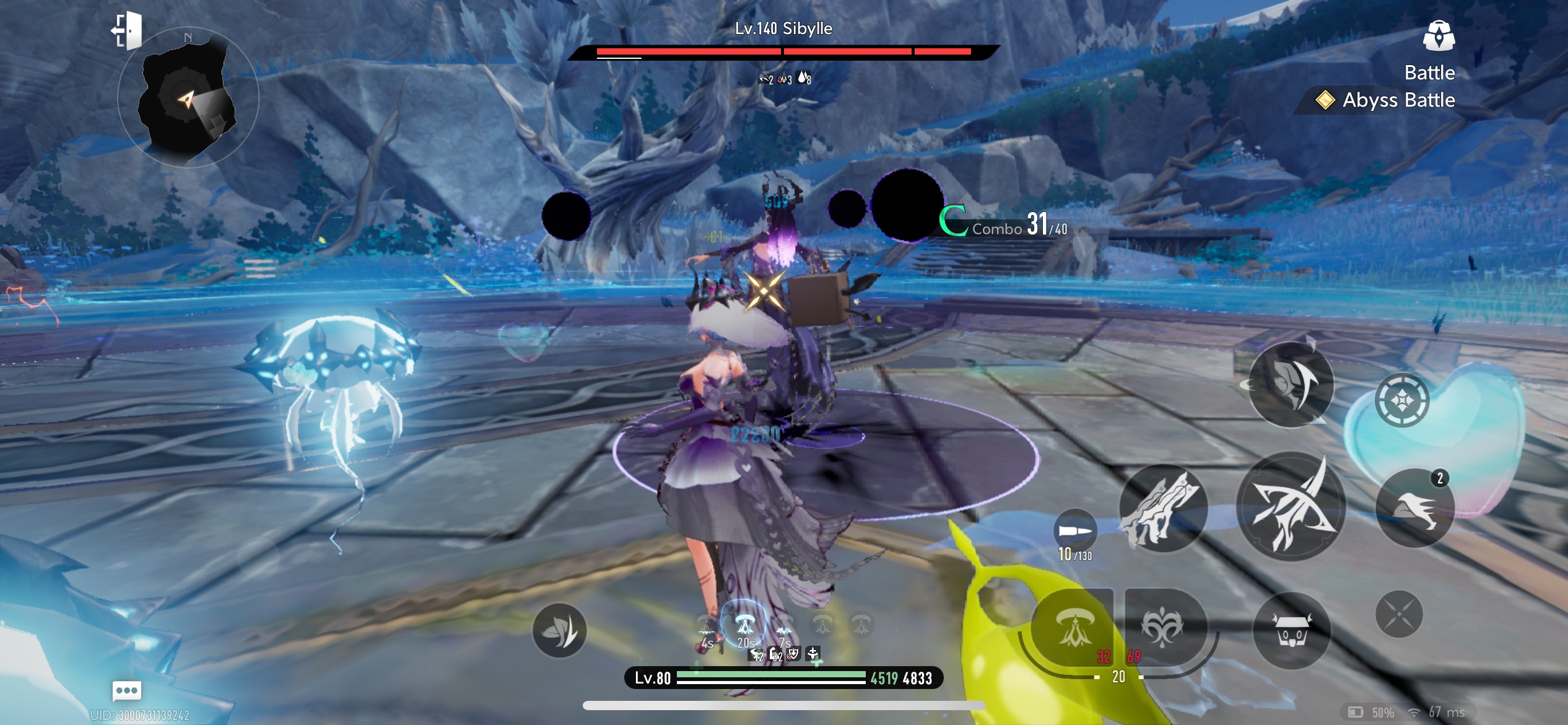This screenshot has width=1568, height=725.
Task: Use the horned chest relic button
Action: 1291,631
